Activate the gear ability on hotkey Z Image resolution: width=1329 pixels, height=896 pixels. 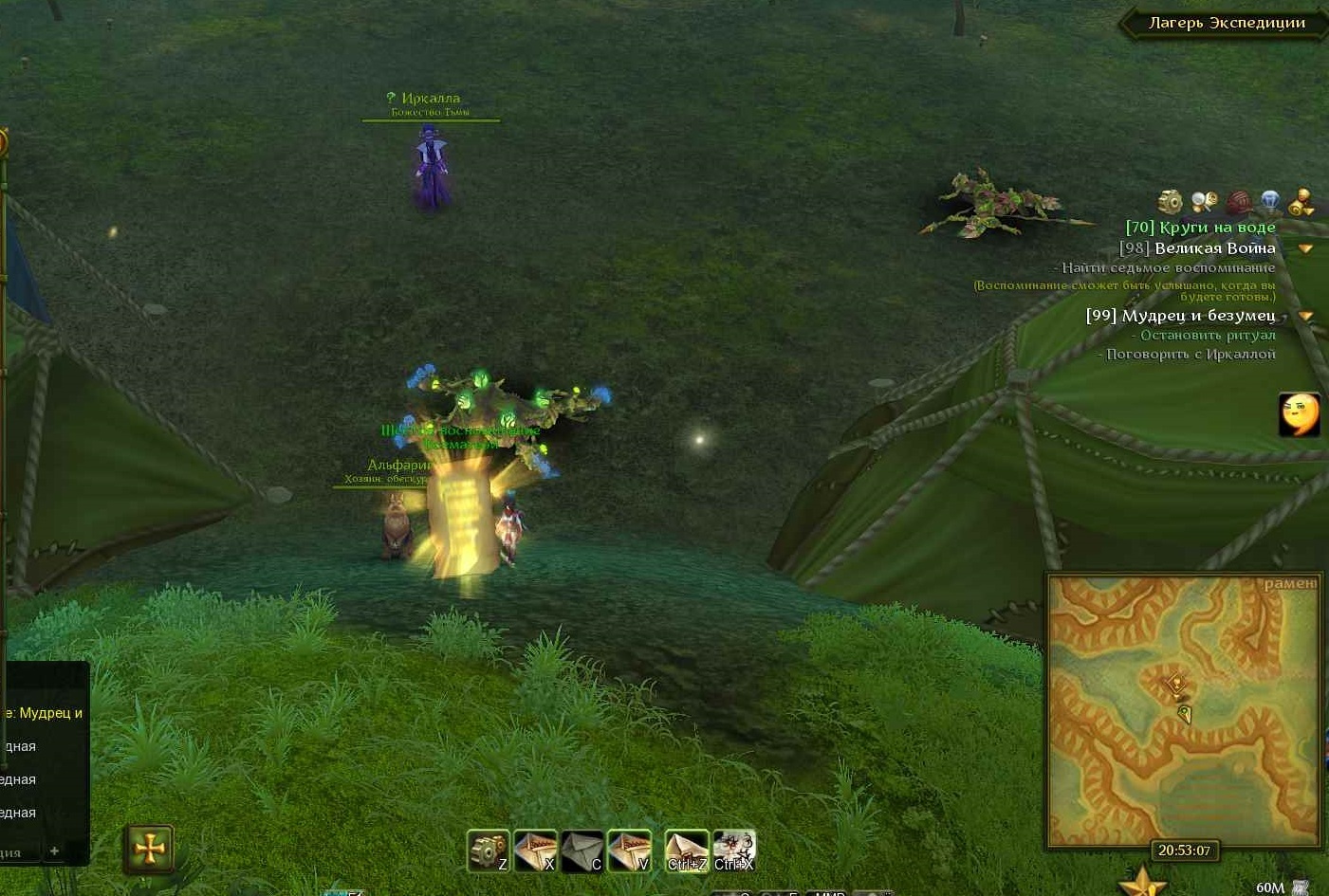click(x=488, y=850)
